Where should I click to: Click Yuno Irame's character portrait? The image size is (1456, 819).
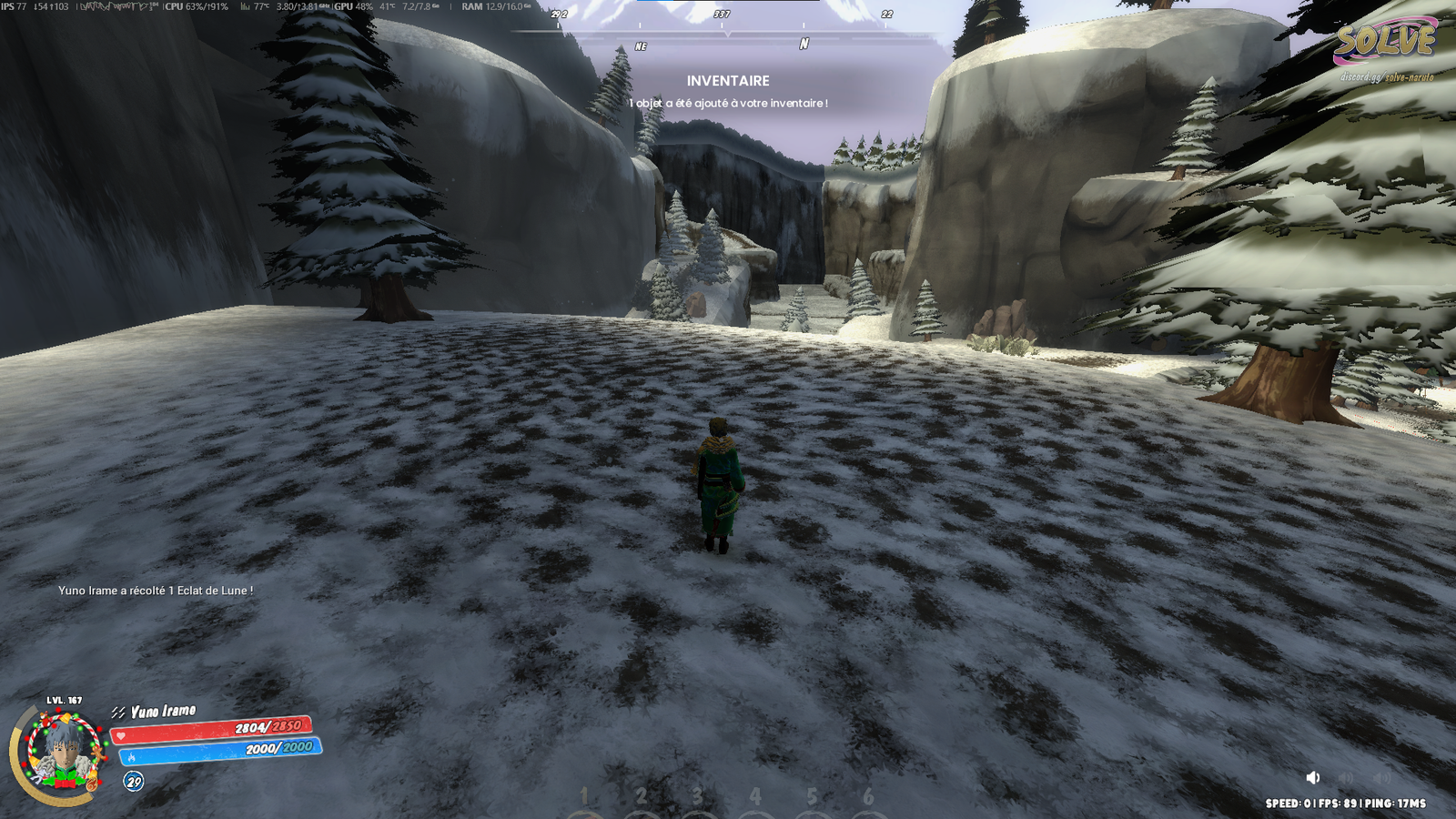63,753
